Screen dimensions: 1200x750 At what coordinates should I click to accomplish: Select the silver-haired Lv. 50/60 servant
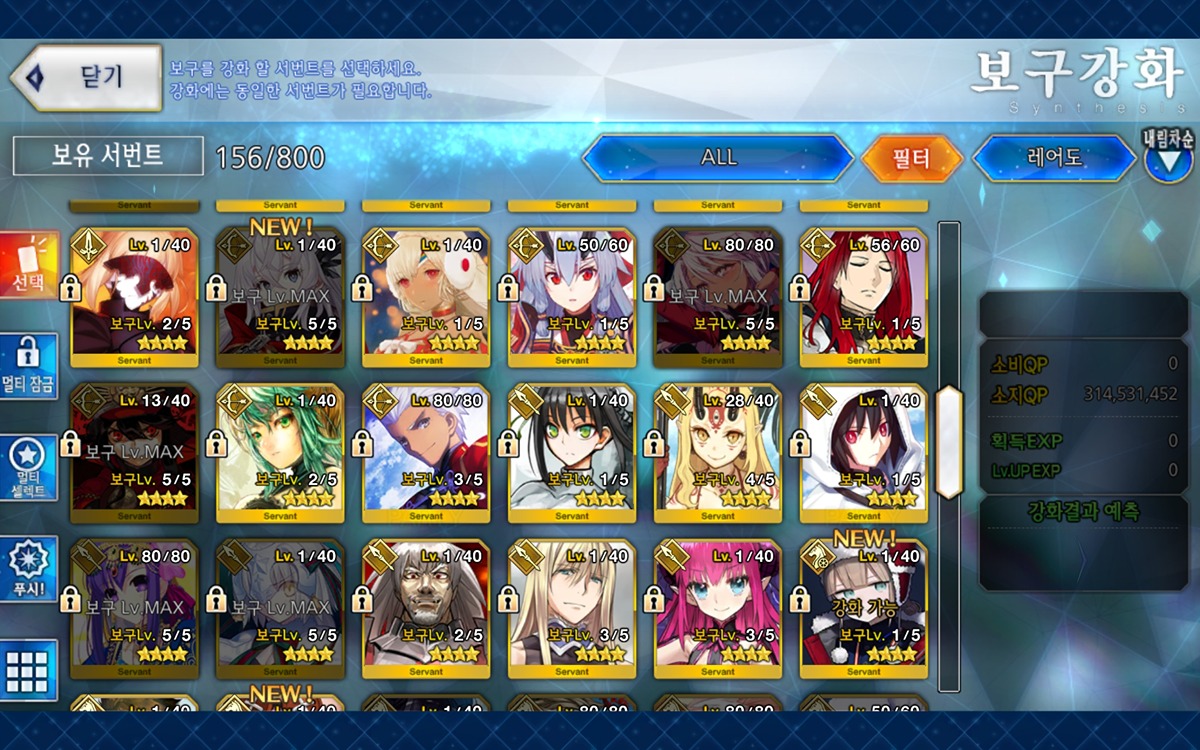(572, 297)
